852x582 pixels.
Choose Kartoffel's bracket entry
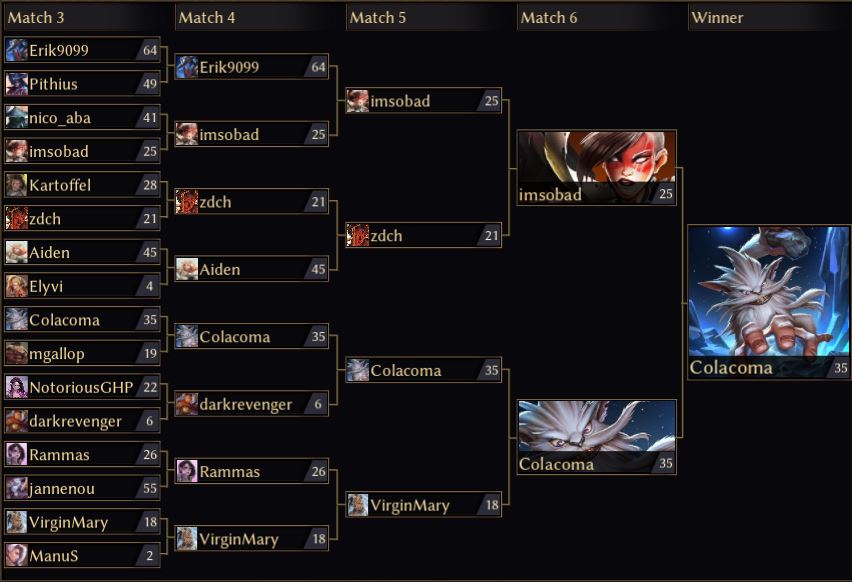tap(82, 185)
